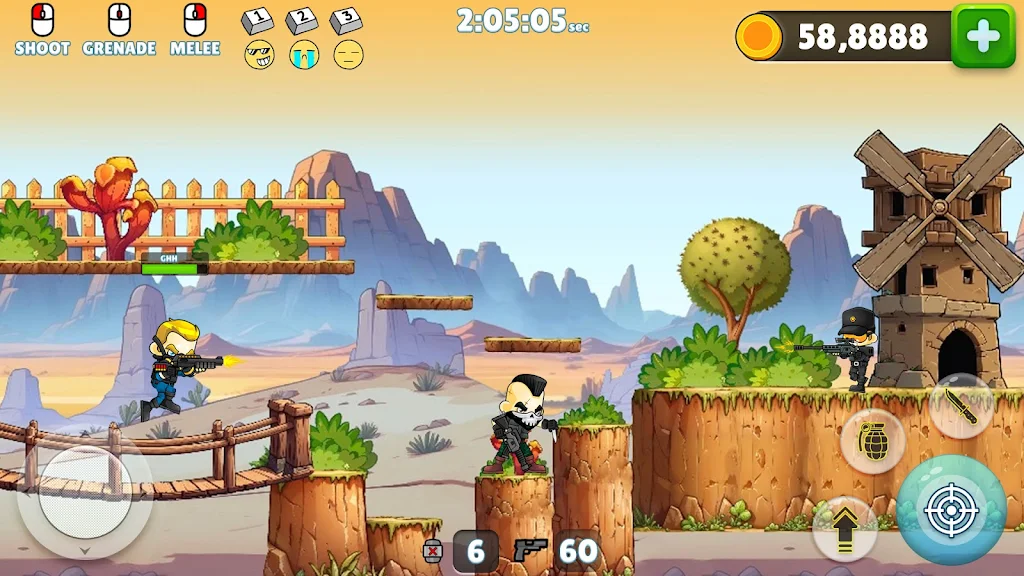The width and height of the screenshot is (1024, 576).
Task: Send the expressionless emoji emote
Action: pyautogui.click(x=348, y=54)
